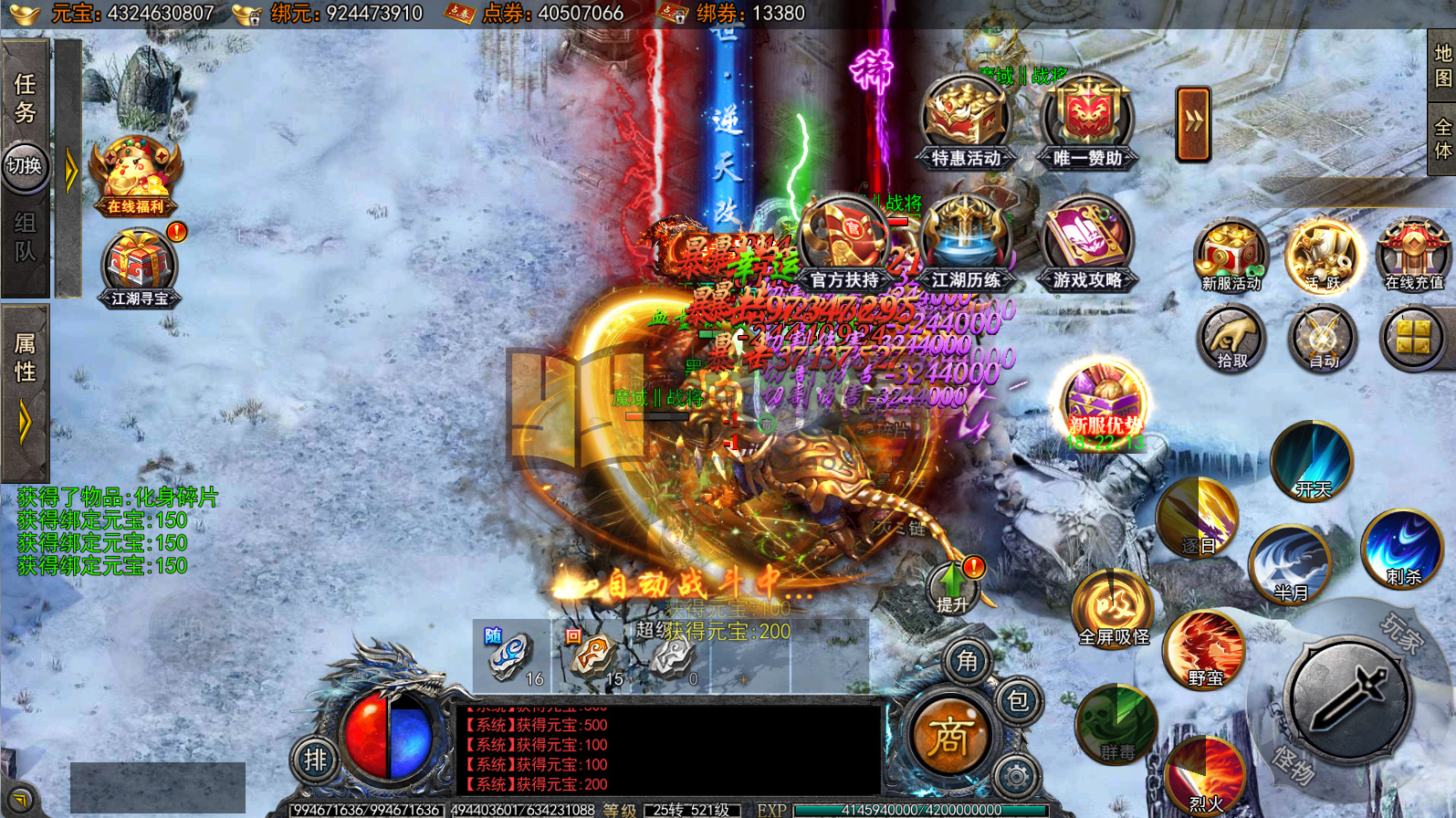Viewport: 1456px width, 818px height.
Task: Open 特惠活动 special offers
Action: [x=966, y=124]
